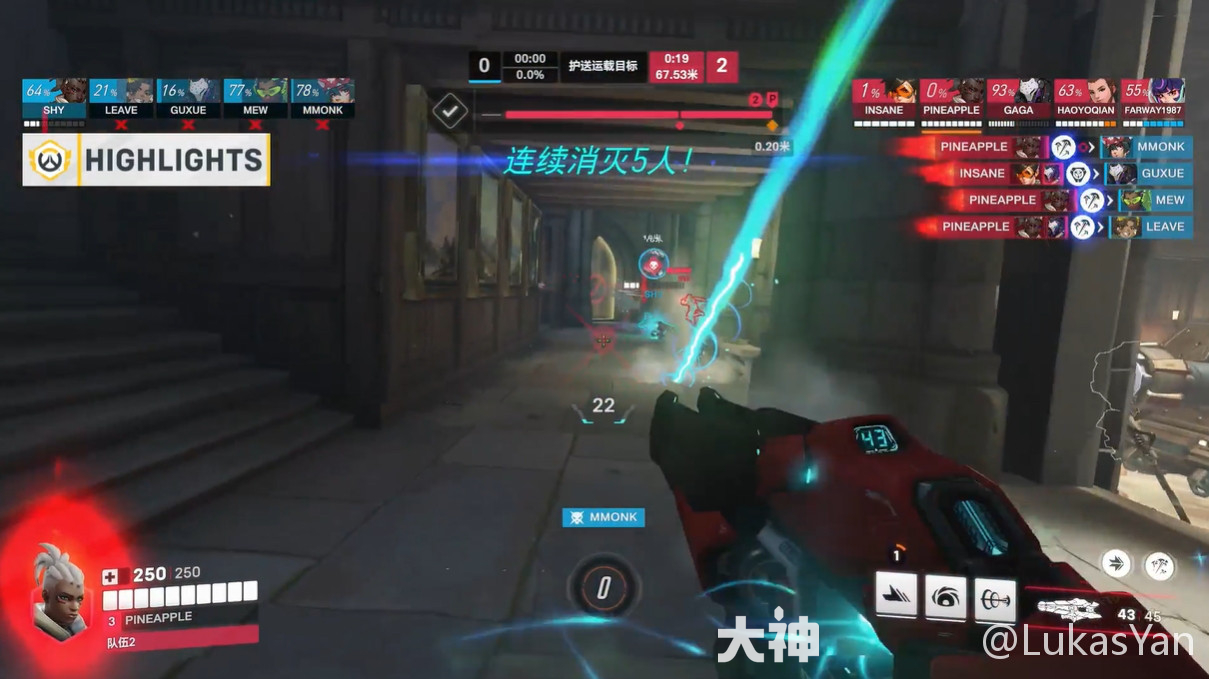Spectate MEW from the team bar
The height and width of the screenshot is (679, 1209).
(255, 98)
